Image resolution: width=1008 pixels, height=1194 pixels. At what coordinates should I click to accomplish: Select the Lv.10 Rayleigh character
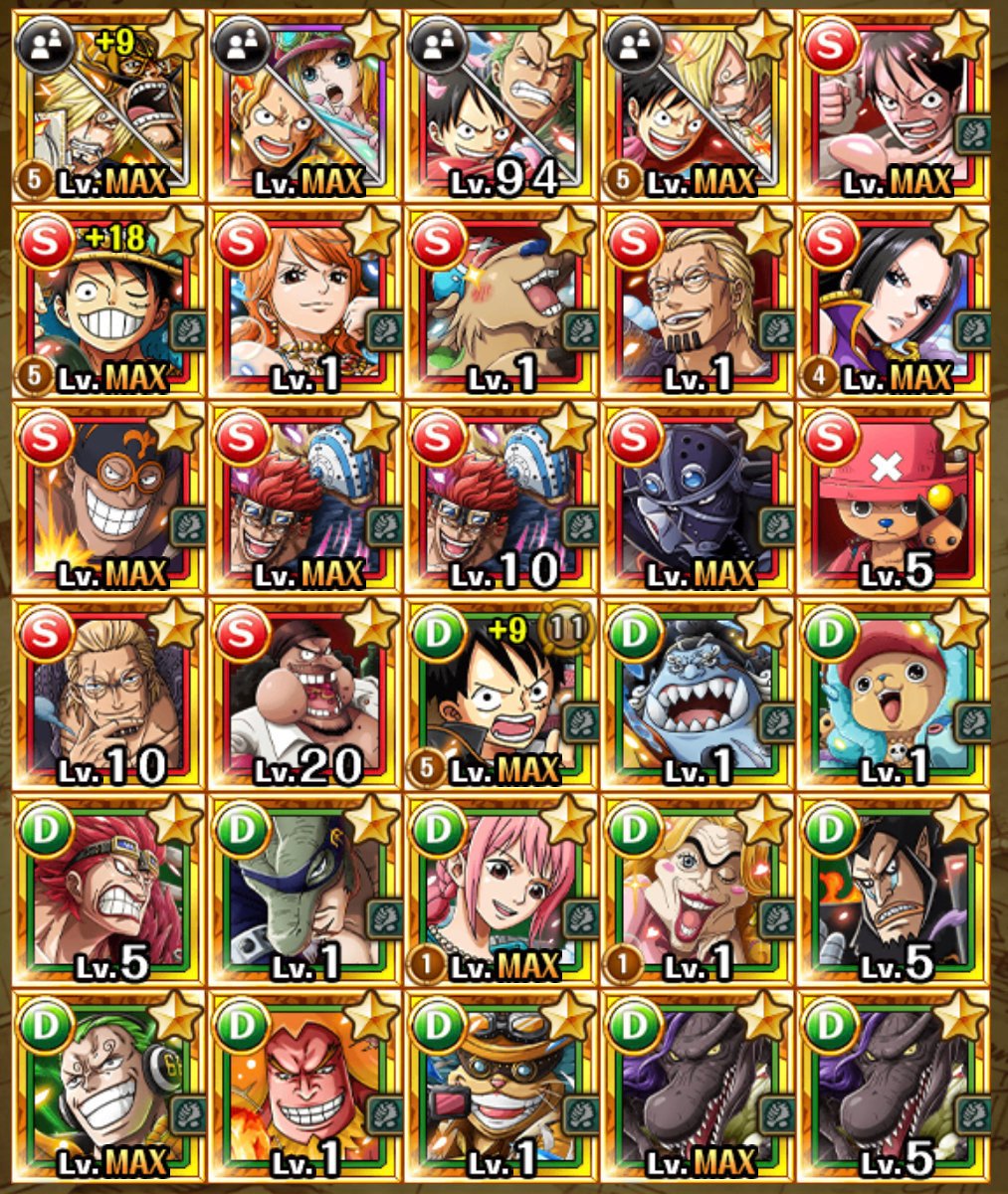pyautogui.click(x=107, y=694)
